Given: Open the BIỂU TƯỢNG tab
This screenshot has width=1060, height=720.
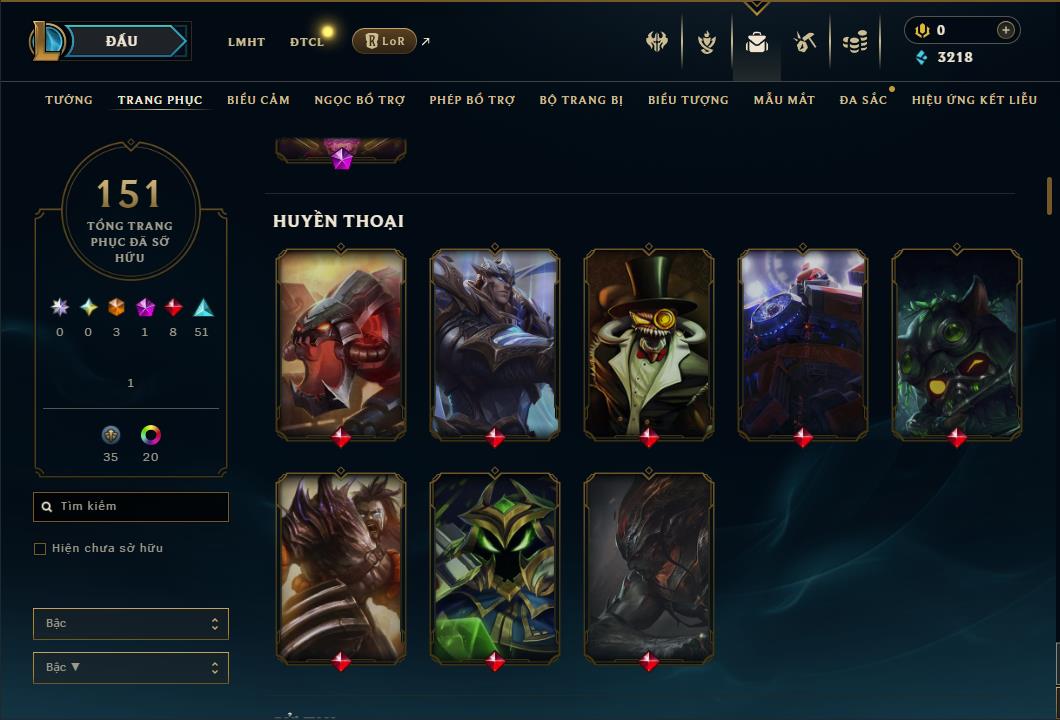Looking at the screenshot, I should click(688, 100).
